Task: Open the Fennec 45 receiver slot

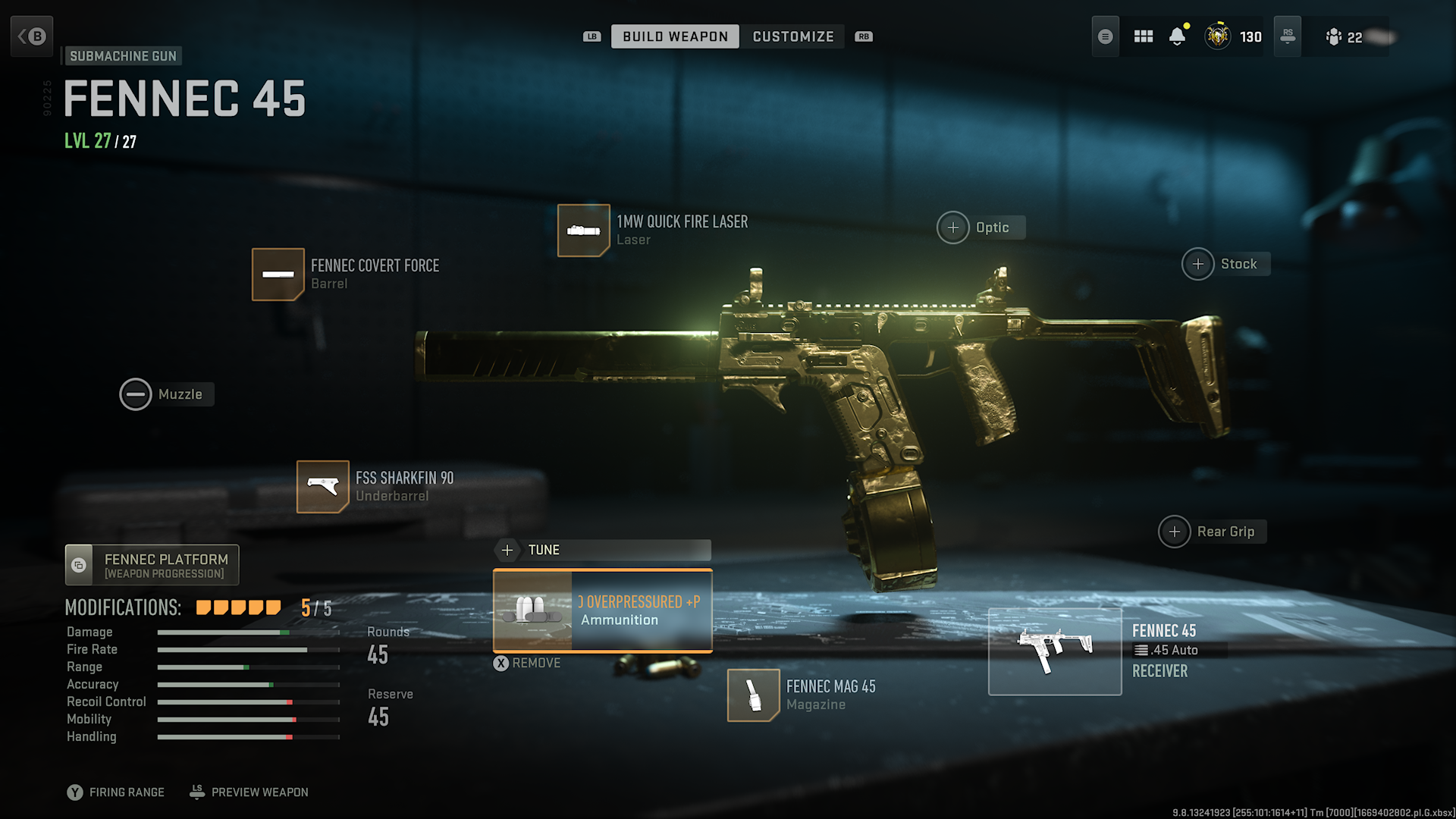Action: coord(1055,651)
